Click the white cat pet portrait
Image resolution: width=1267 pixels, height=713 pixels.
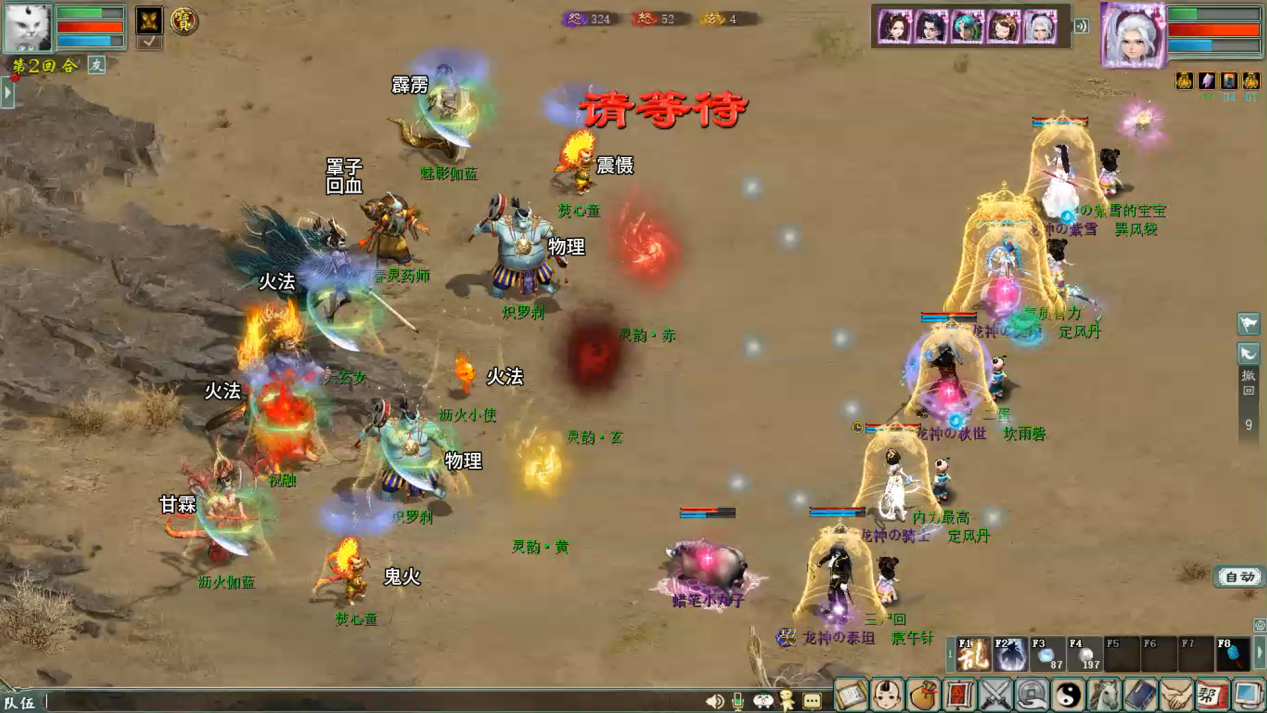coord(27,27)
